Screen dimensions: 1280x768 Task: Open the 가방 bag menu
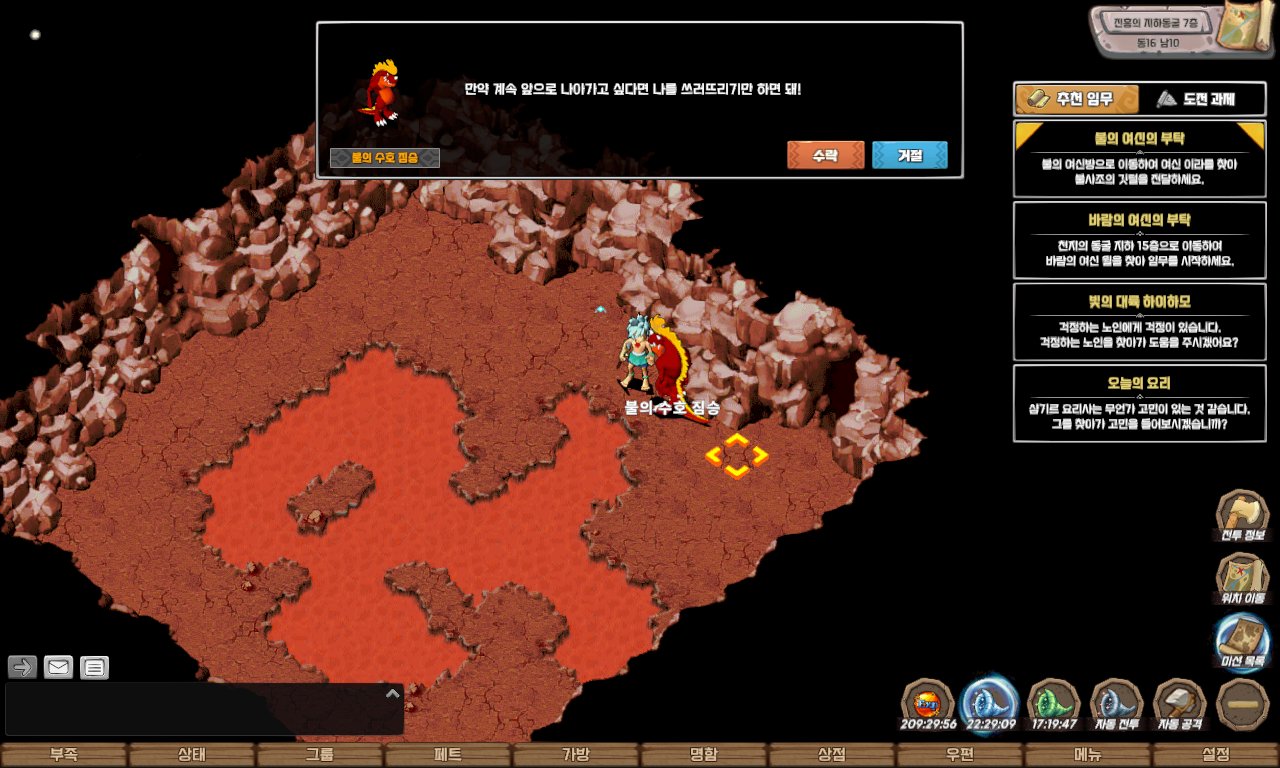pos(575,755)
